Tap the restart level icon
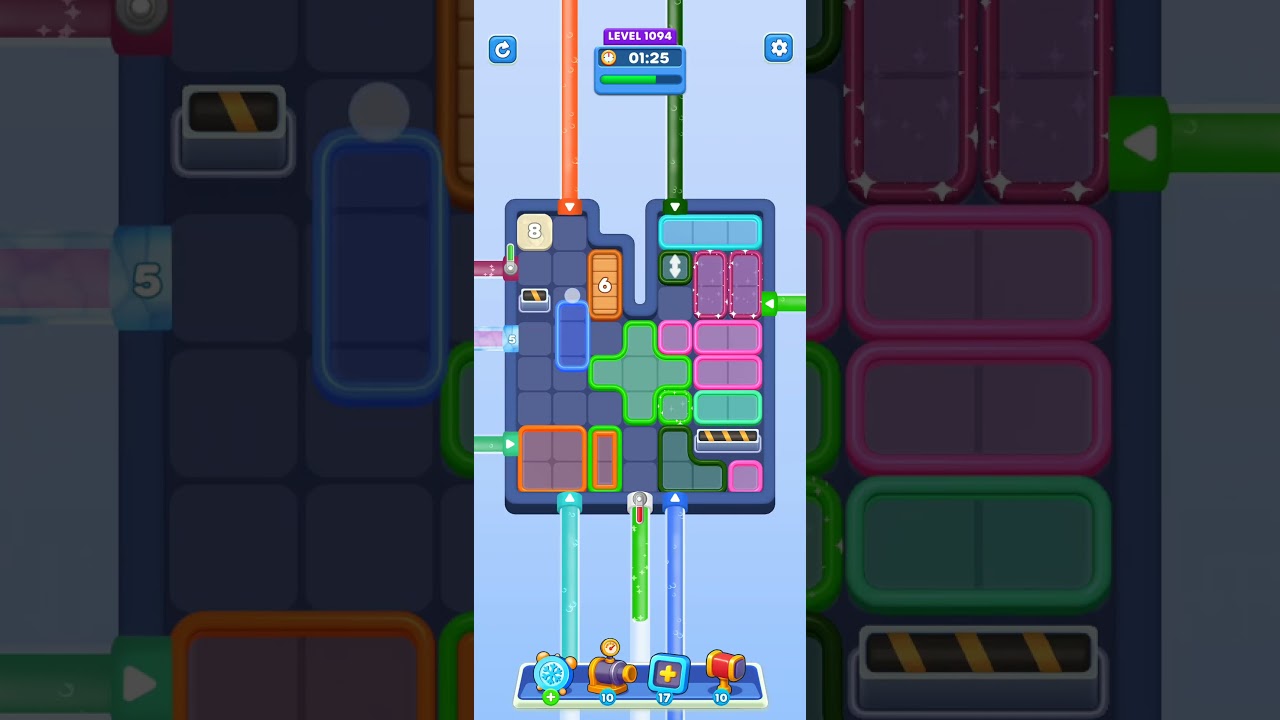The width and height of the screenshot is (1280, 720). (x=503, y=49)
